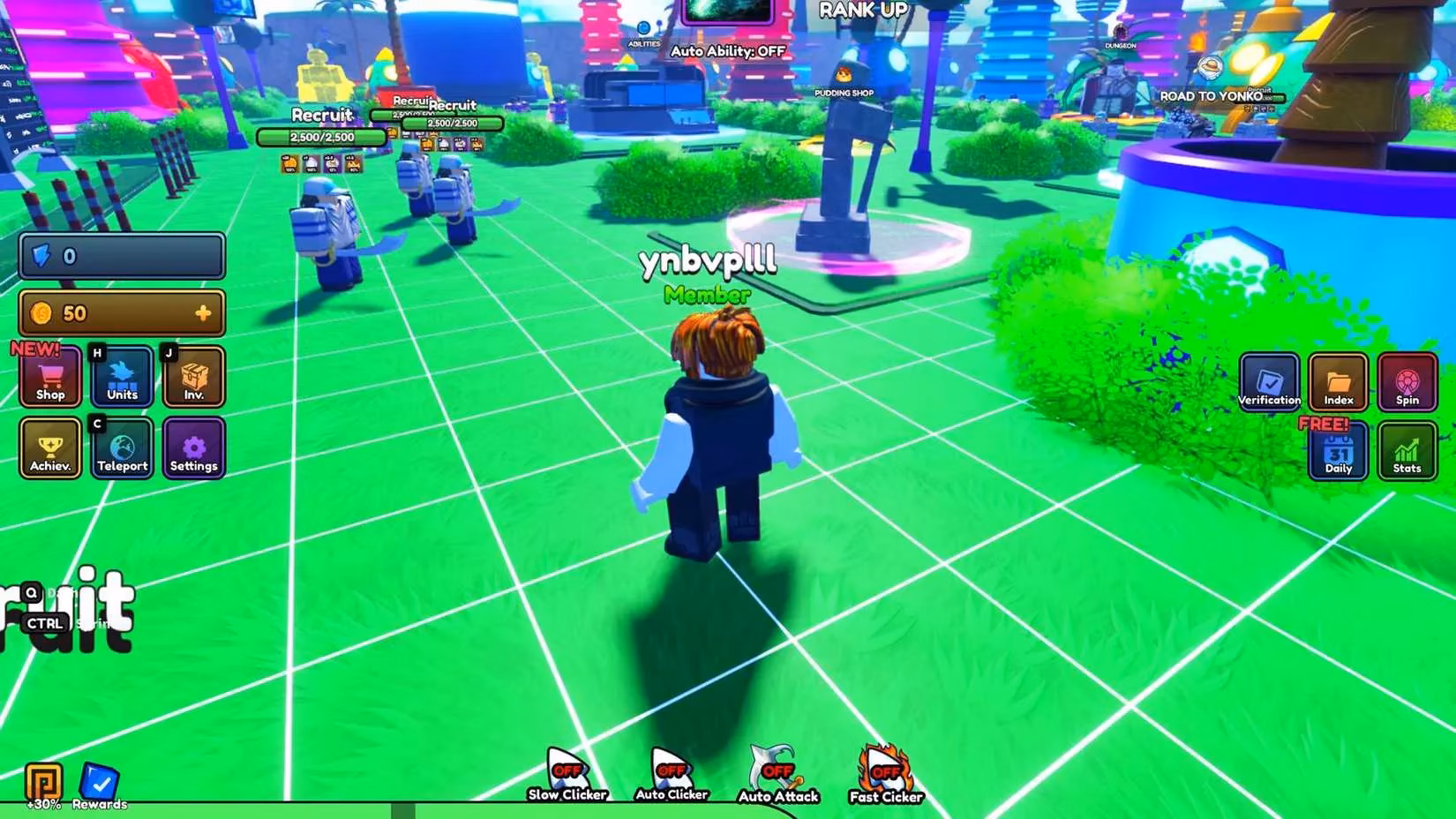Viewport: 1456px width, 819px height.
Task: Claim the free Daily calendar reward
Action: (x=1338, y=453)
